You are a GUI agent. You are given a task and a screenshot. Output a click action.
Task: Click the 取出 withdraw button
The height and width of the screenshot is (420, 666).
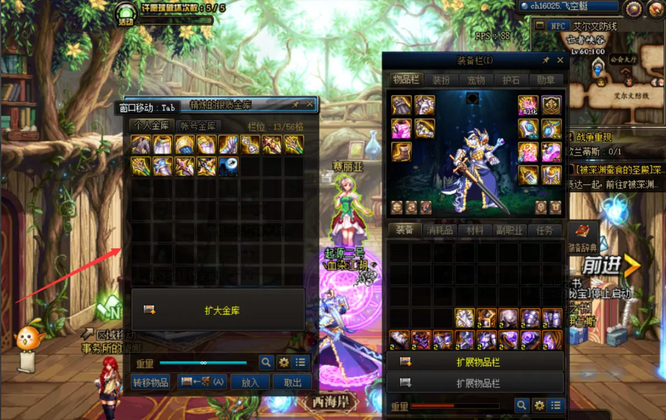(291, 382)
